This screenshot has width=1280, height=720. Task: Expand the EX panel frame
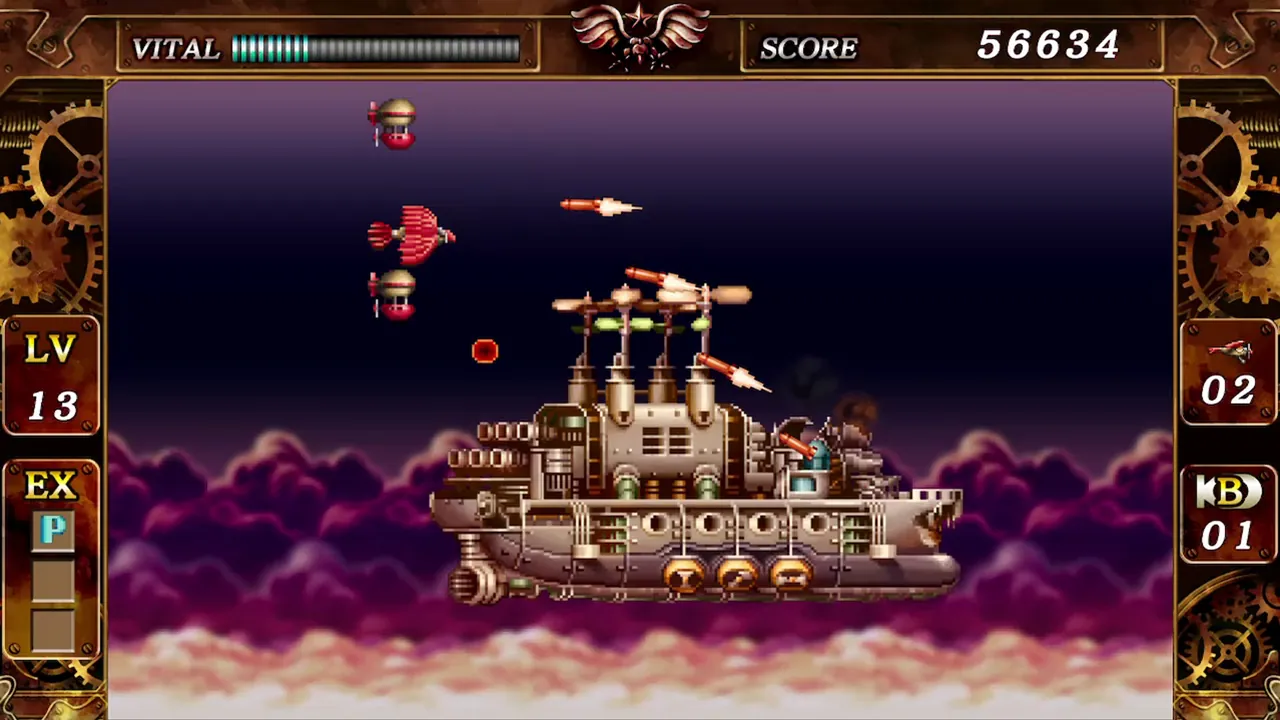point(50,555)
